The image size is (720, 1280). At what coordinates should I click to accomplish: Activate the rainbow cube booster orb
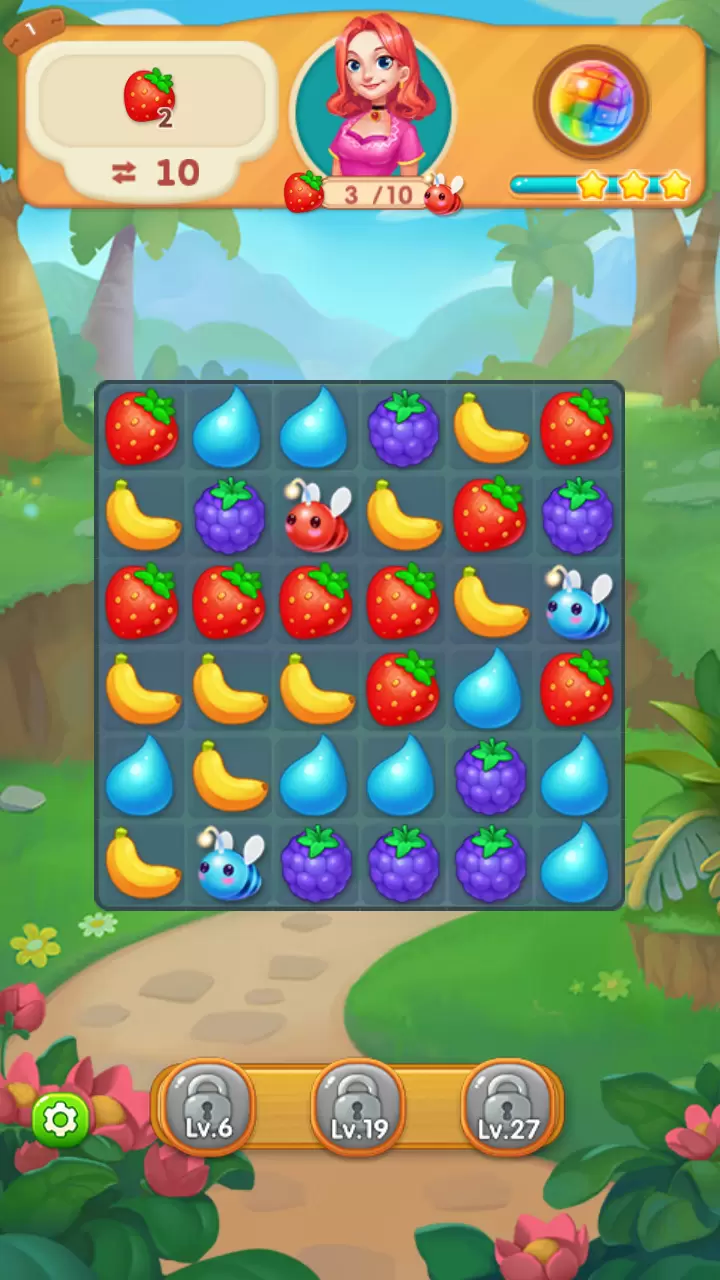pyautogui.click(x=591, y=101)
